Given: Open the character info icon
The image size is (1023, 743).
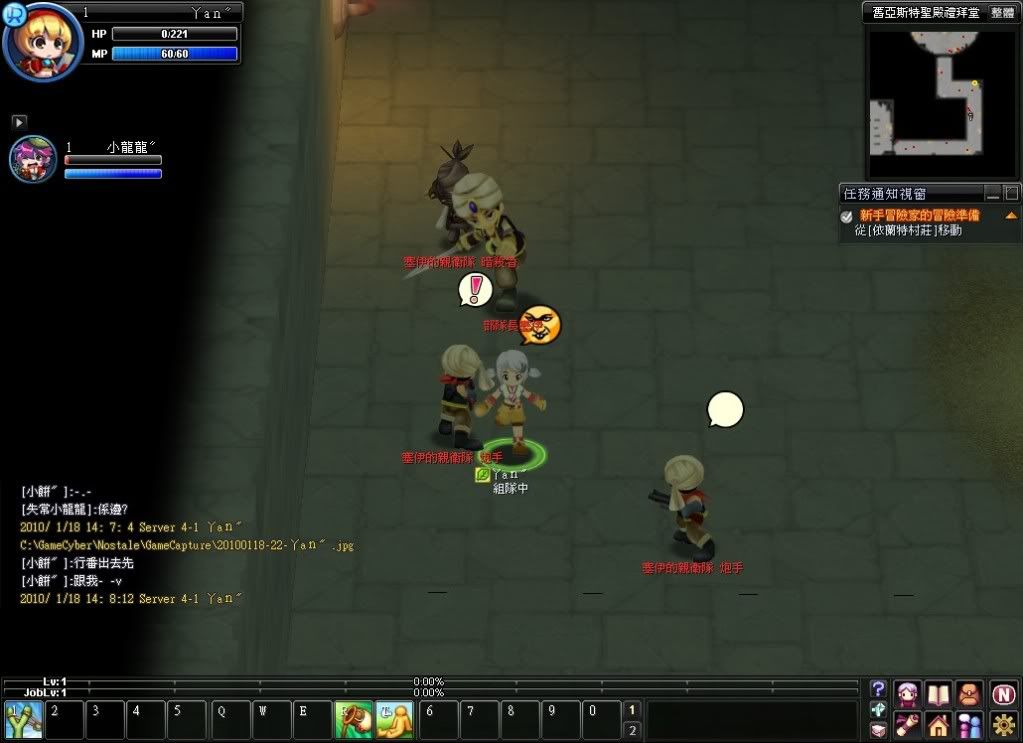Looking at the screenshot, I should tap(908, 693).
